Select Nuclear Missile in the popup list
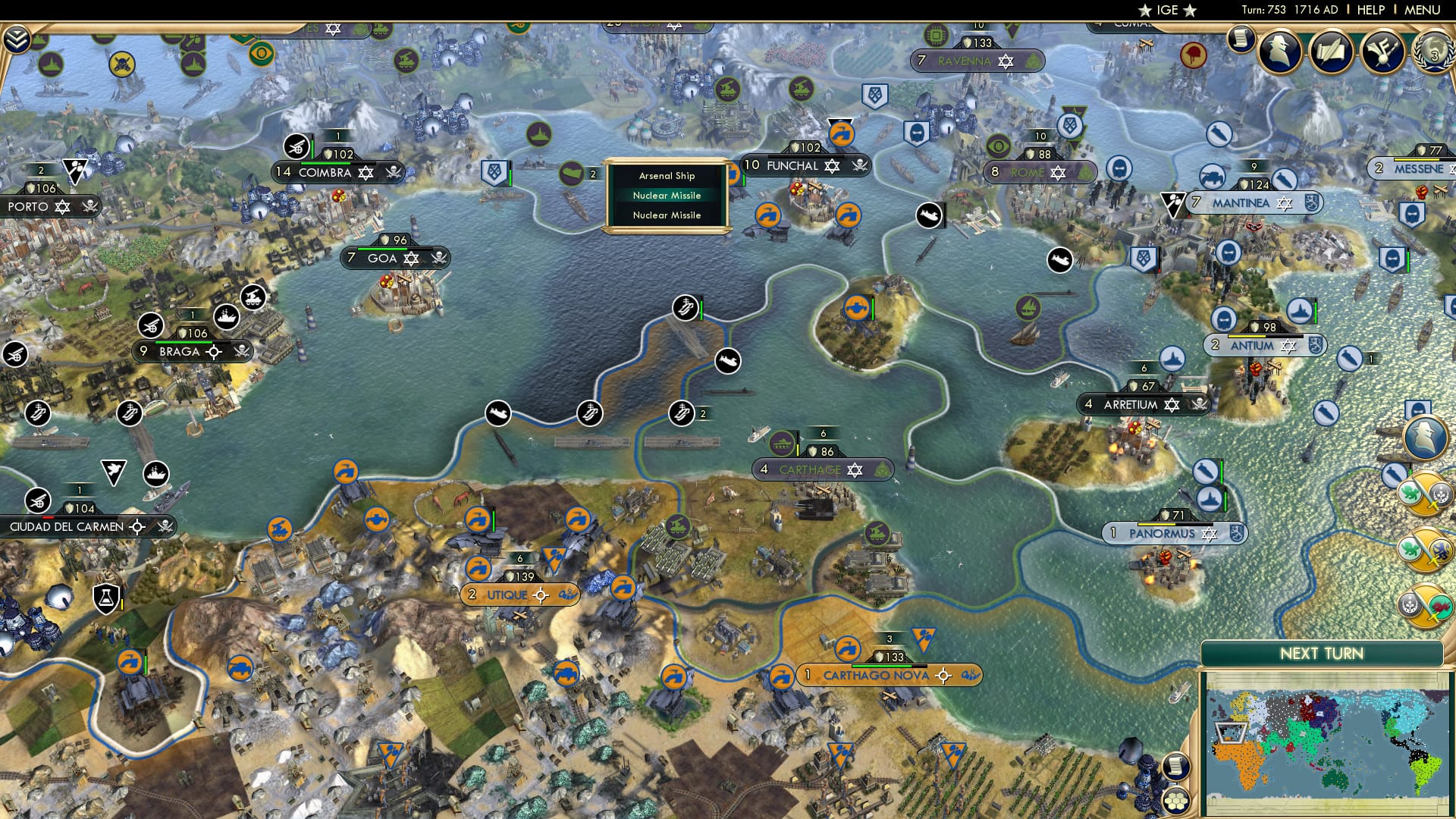Screen dimensions: 1456x819 [667, 195]
